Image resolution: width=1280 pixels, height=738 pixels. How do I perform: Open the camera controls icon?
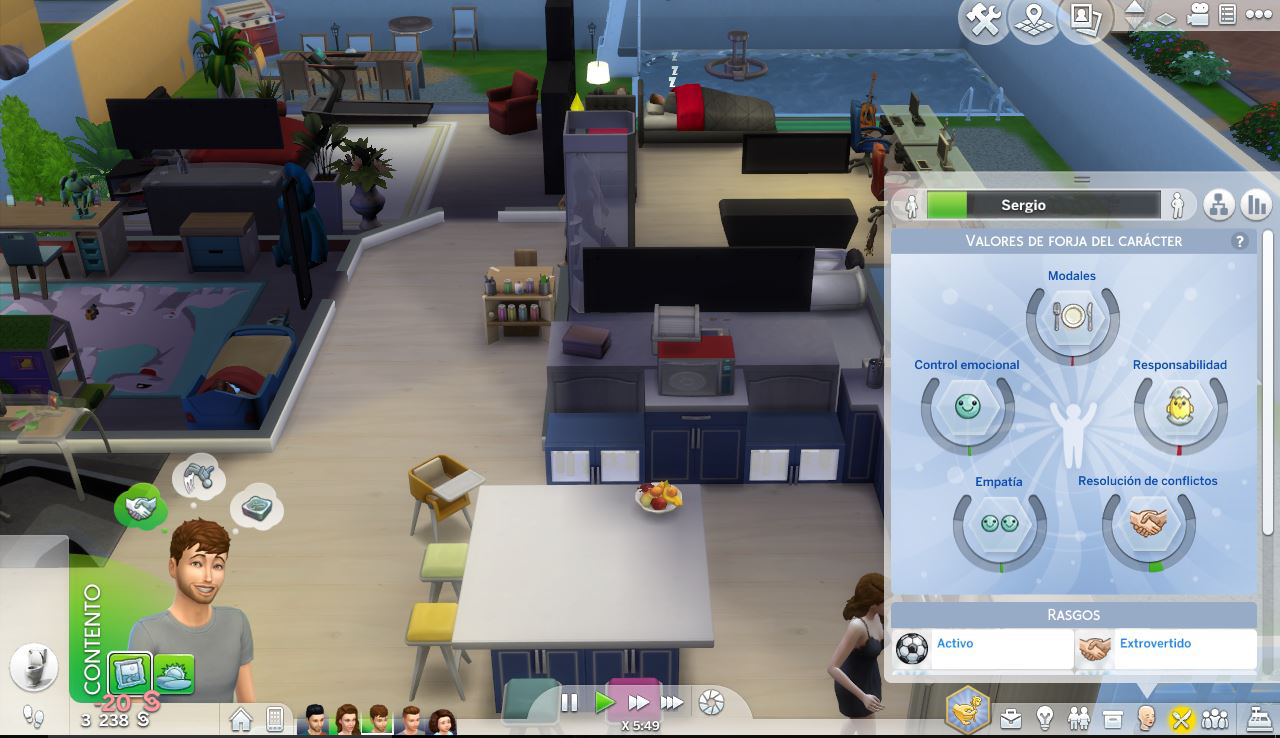(1198, 15)
